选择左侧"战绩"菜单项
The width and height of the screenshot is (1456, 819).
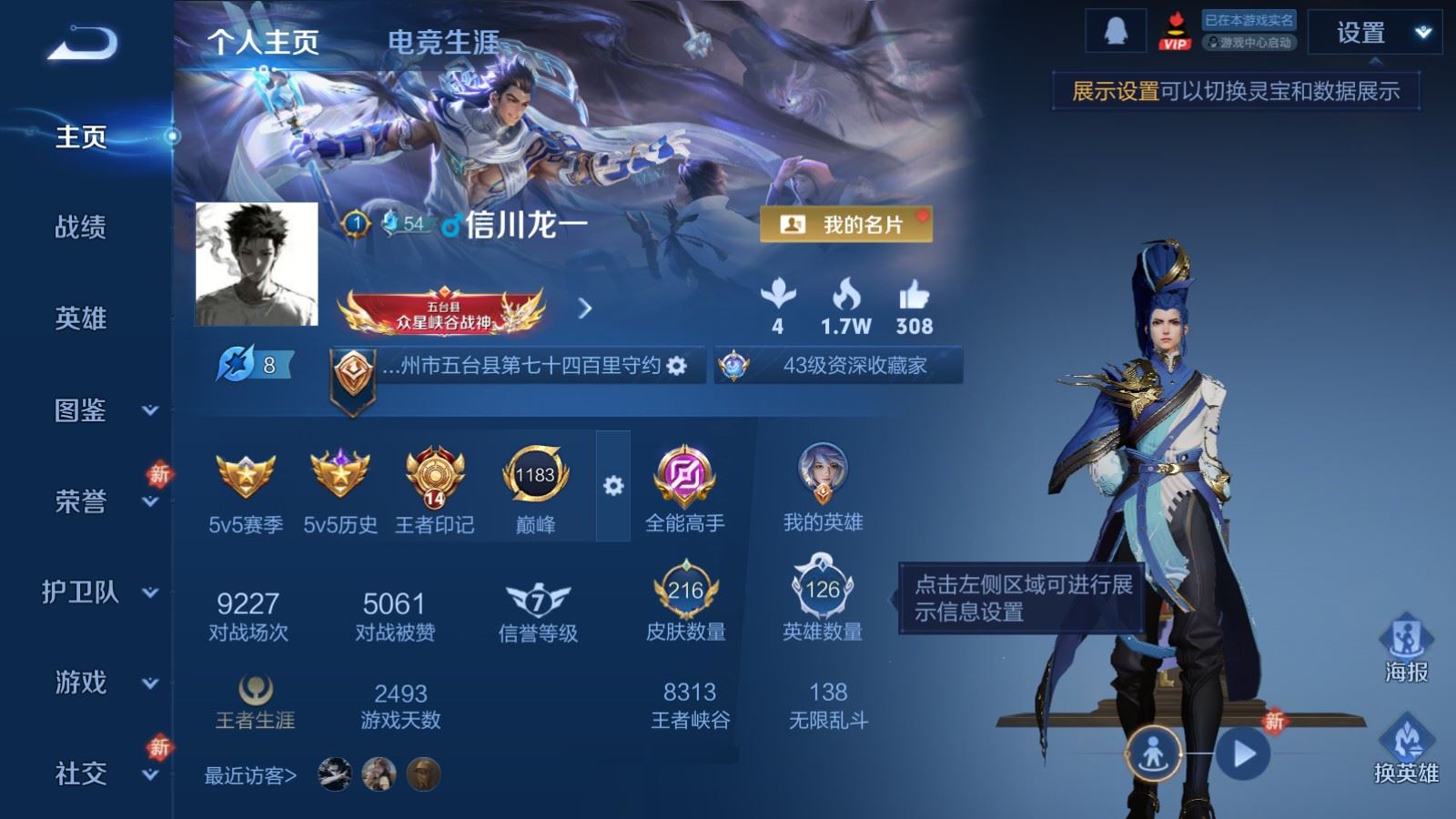coord(80,228)
